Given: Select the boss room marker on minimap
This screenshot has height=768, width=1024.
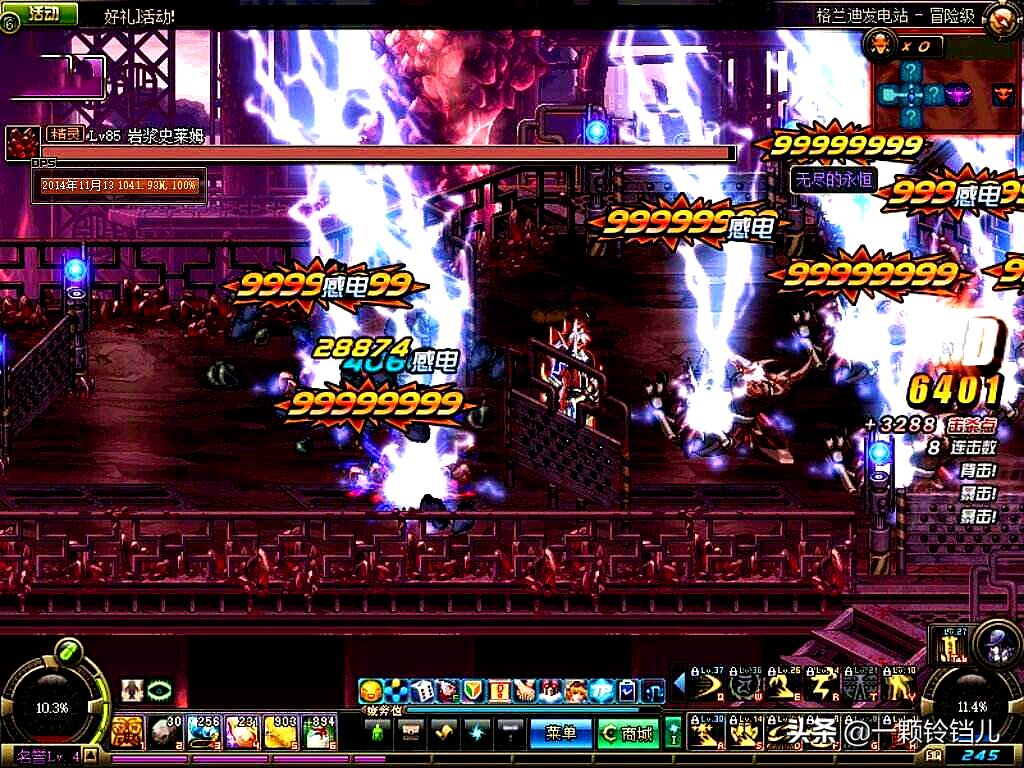Looking at the screenshot, I should click(1002, 95).
